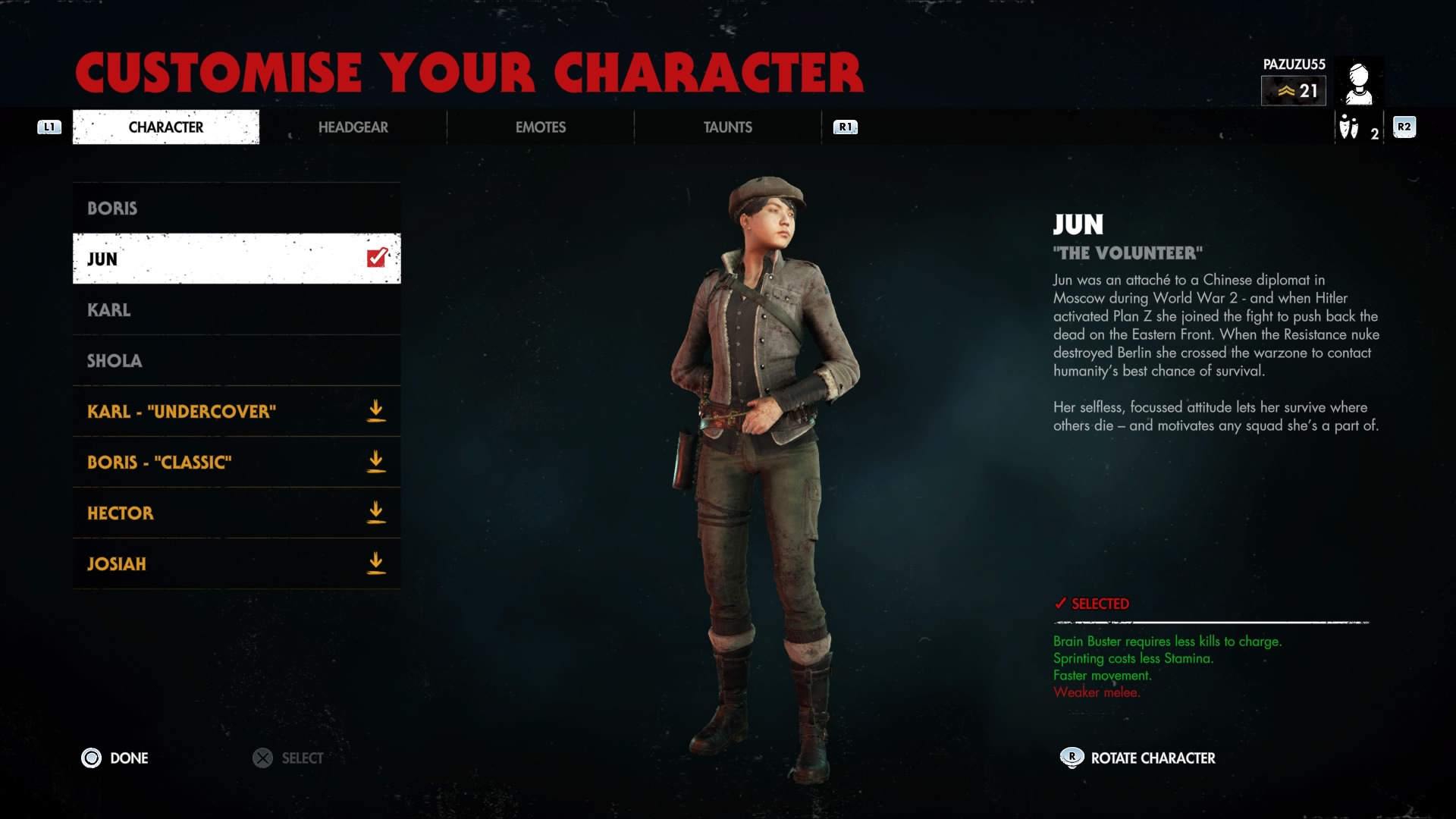Switch to the Character tab
Image resolution: width=1456 pixels, height=819 pixels.
165,127
